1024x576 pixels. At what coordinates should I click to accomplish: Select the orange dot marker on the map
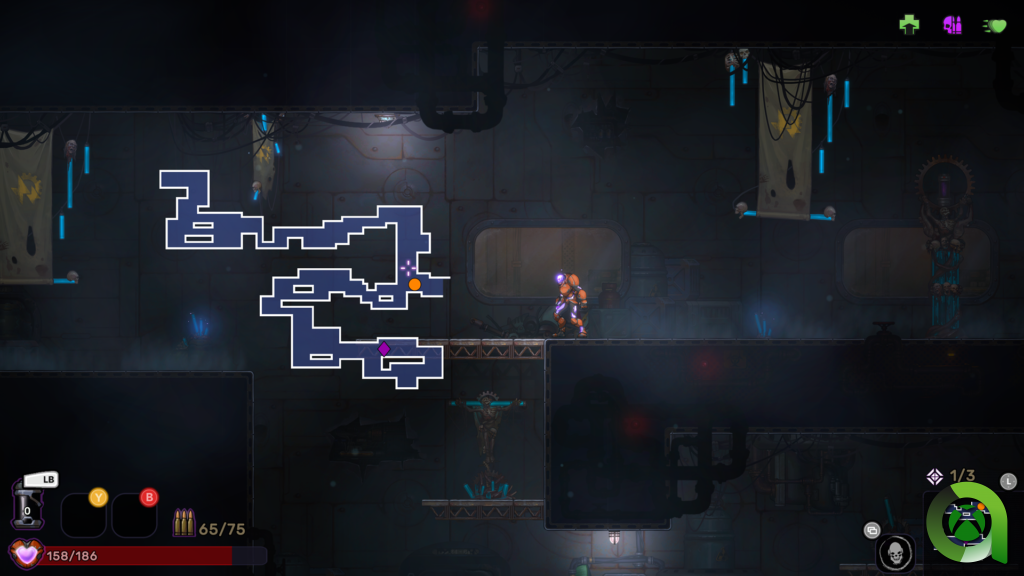point(414,284)
